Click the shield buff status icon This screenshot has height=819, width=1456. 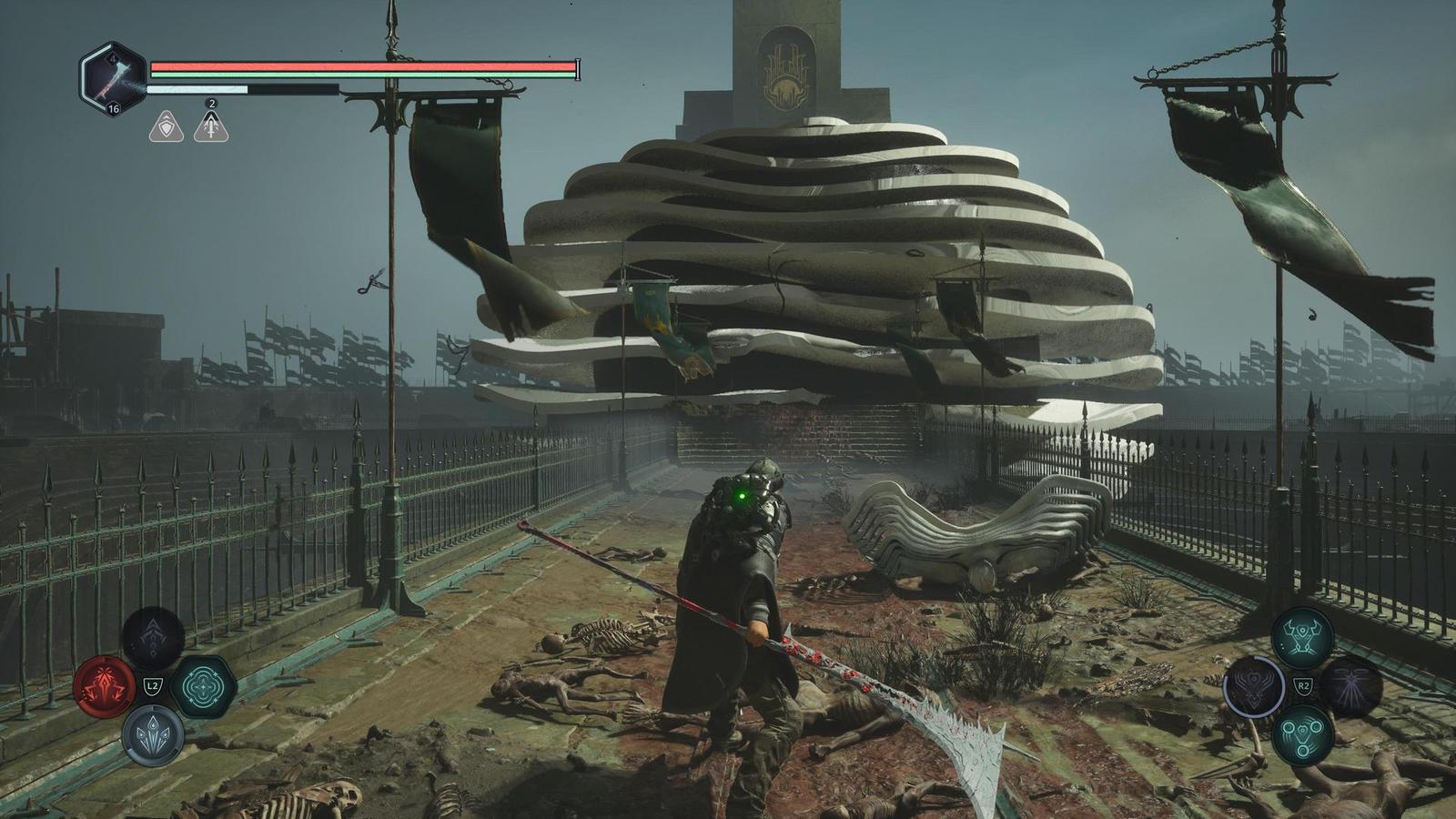(x=166, y=126)
